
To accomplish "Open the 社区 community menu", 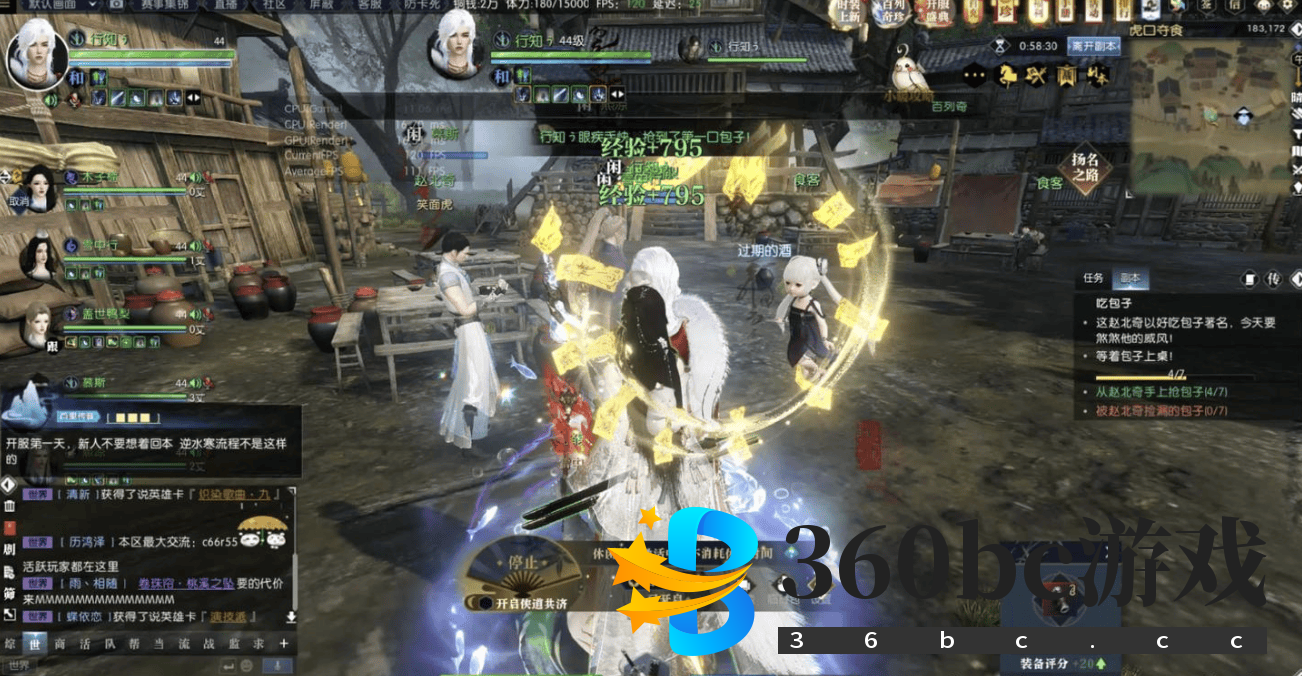I will 274,5.
